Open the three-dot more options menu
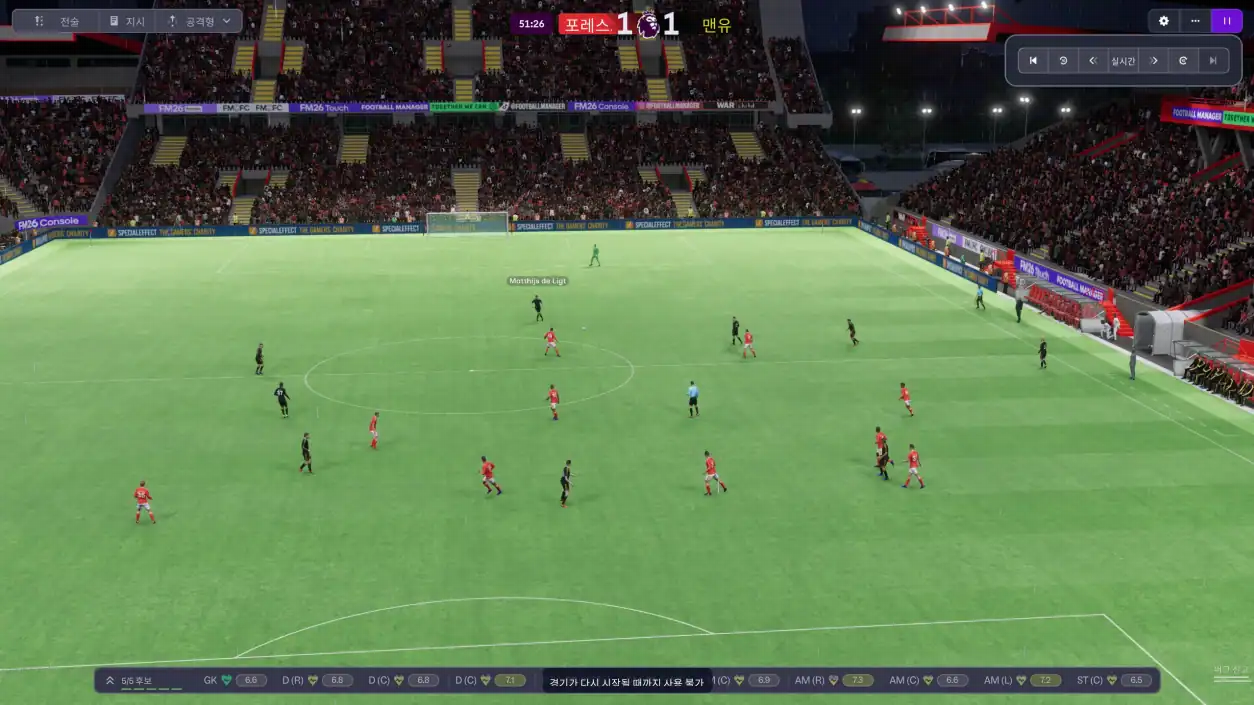The image size is (1254, 705). tap(1195, 21)
